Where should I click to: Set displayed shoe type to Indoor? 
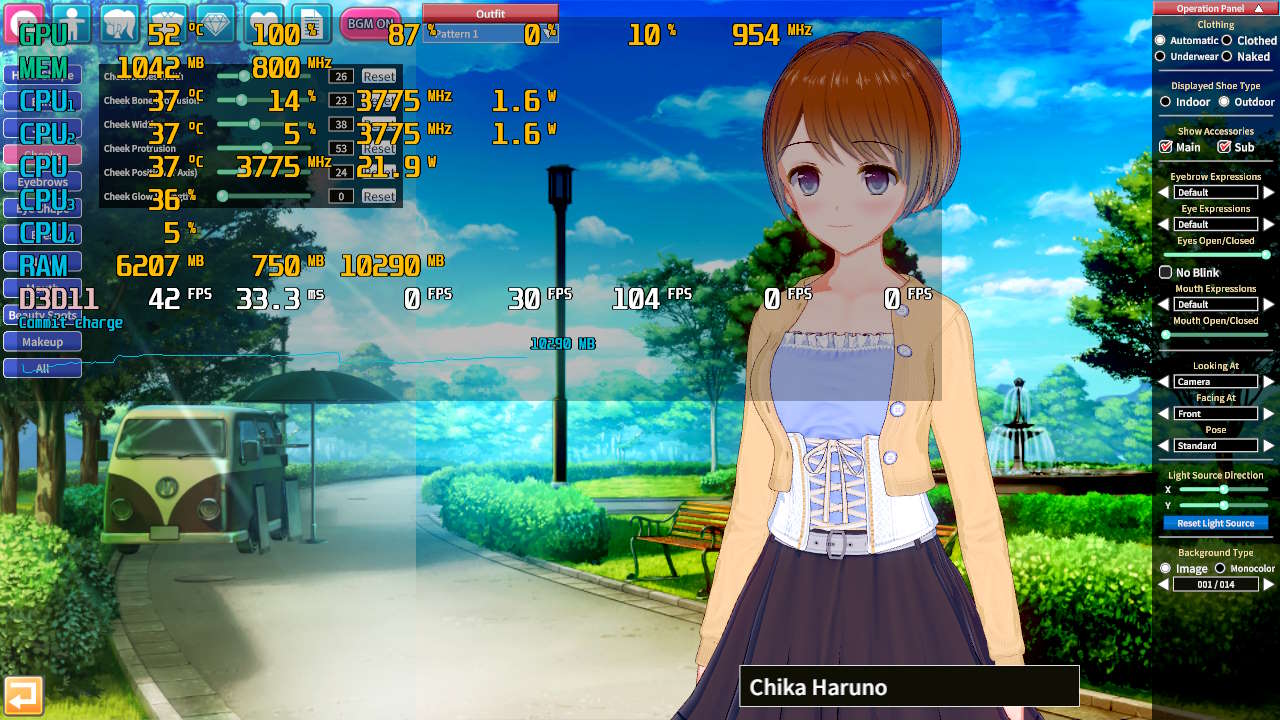pyautogui.click(x=1166, y=102)
